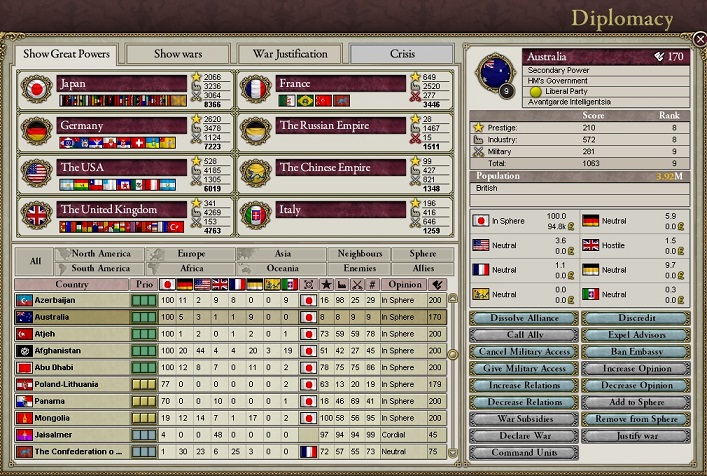The height and width of the screenshot is (476, 707).
Task: Filter country list by Europe
Action: pyautogui.click(x=191, y=254)
